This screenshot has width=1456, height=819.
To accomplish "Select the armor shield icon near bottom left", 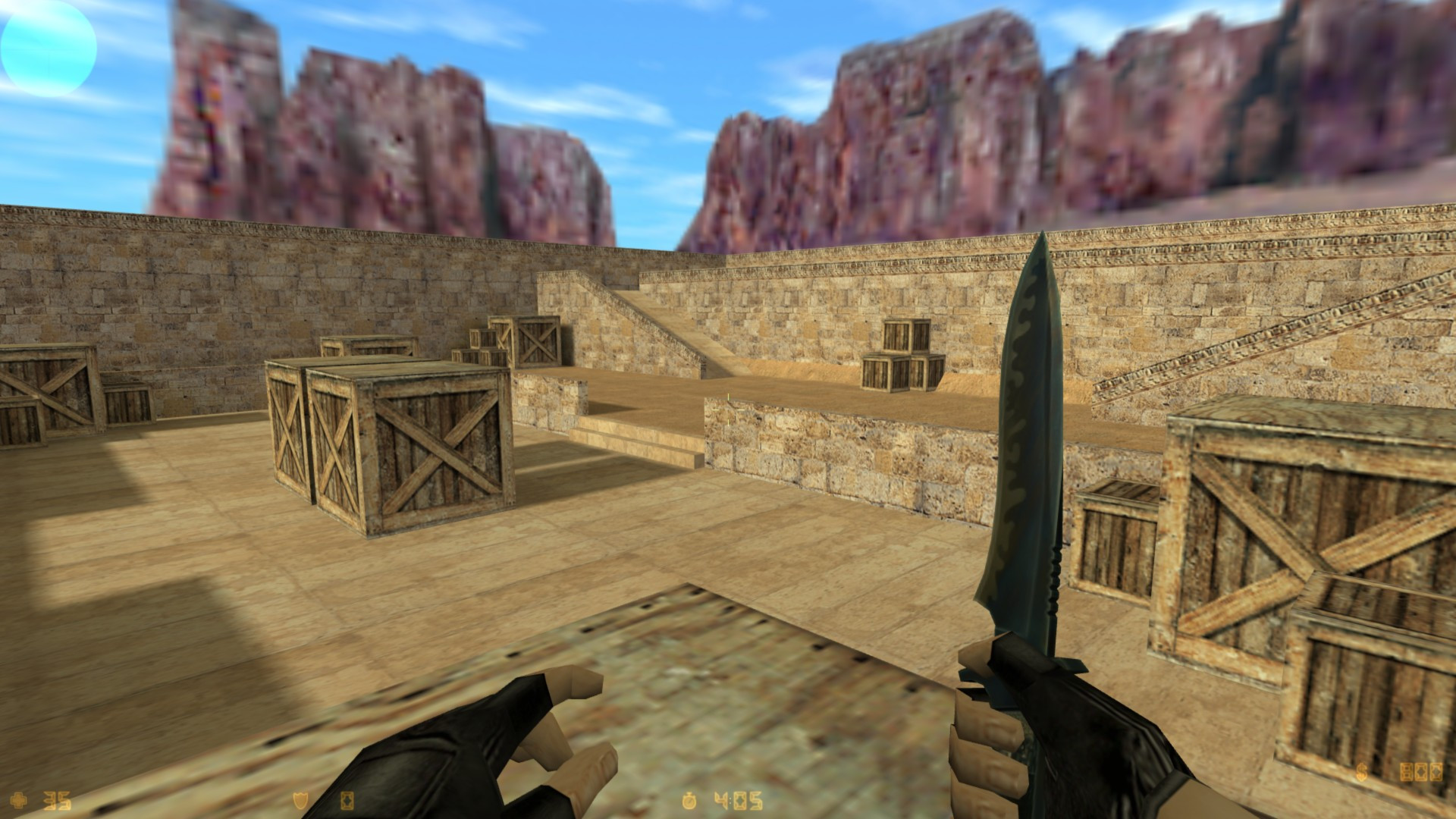I will click(299, 800).
